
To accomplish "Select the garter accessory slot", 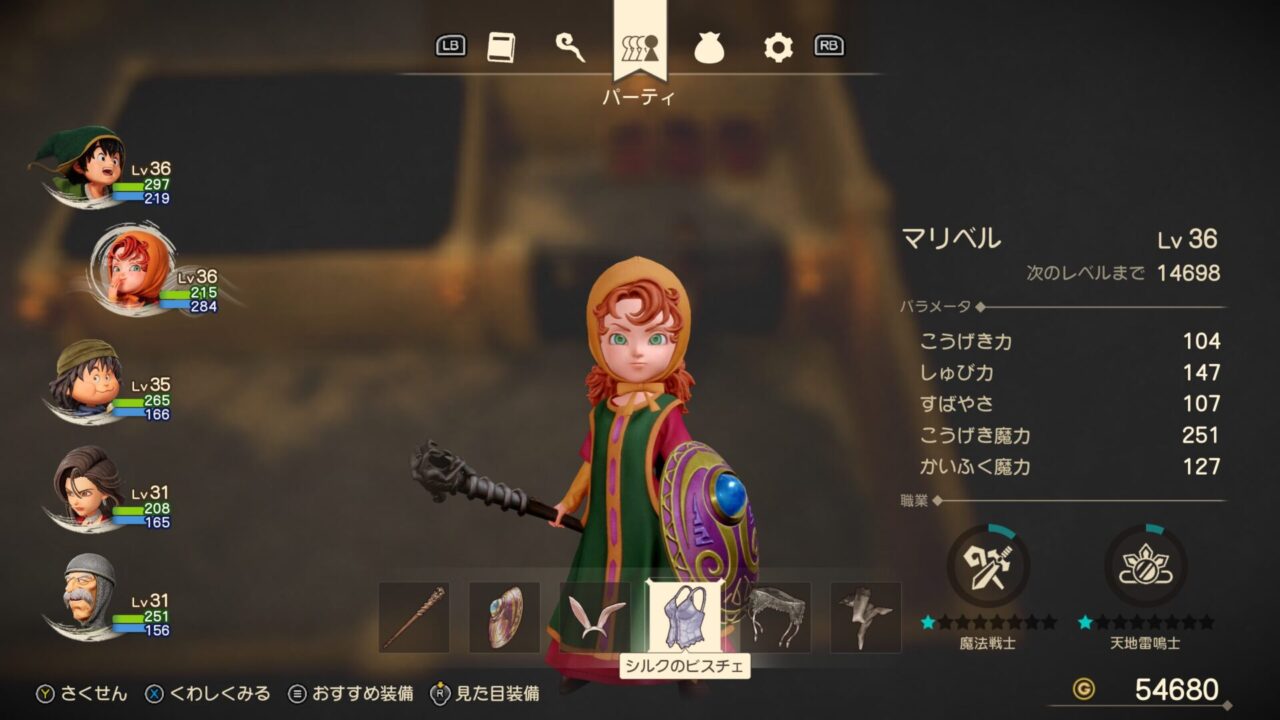I will click(x=775, y=617).
